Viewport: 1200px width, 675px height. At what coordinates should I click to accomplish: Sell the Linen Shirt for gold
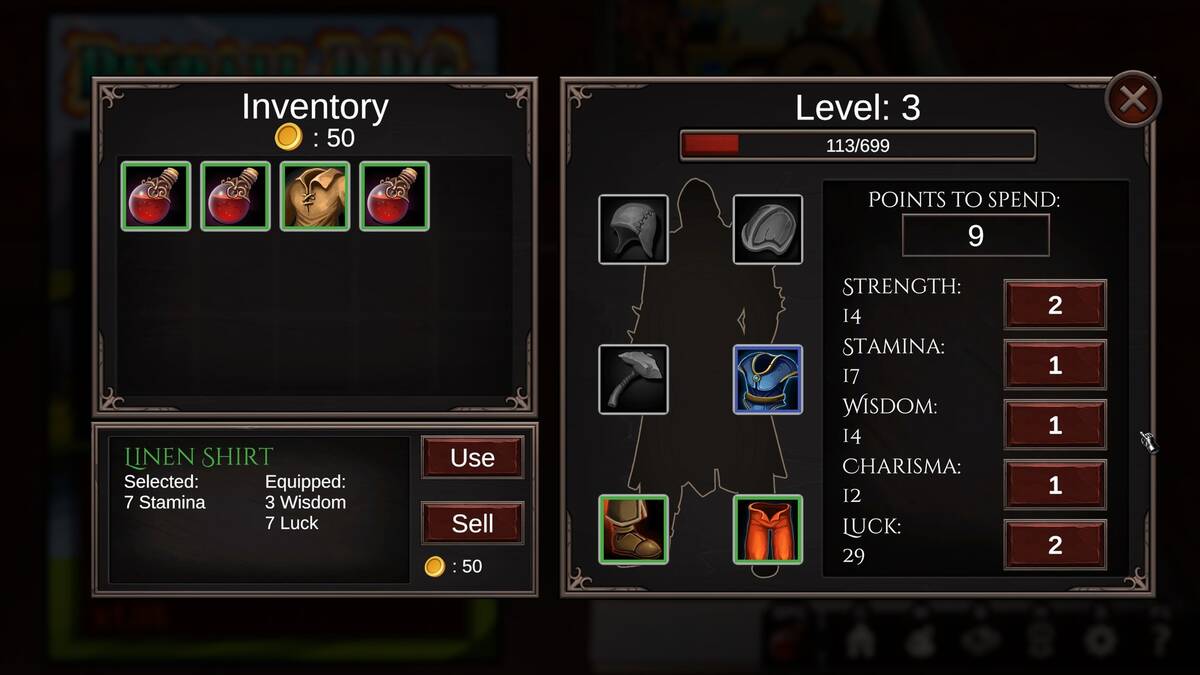472,523
